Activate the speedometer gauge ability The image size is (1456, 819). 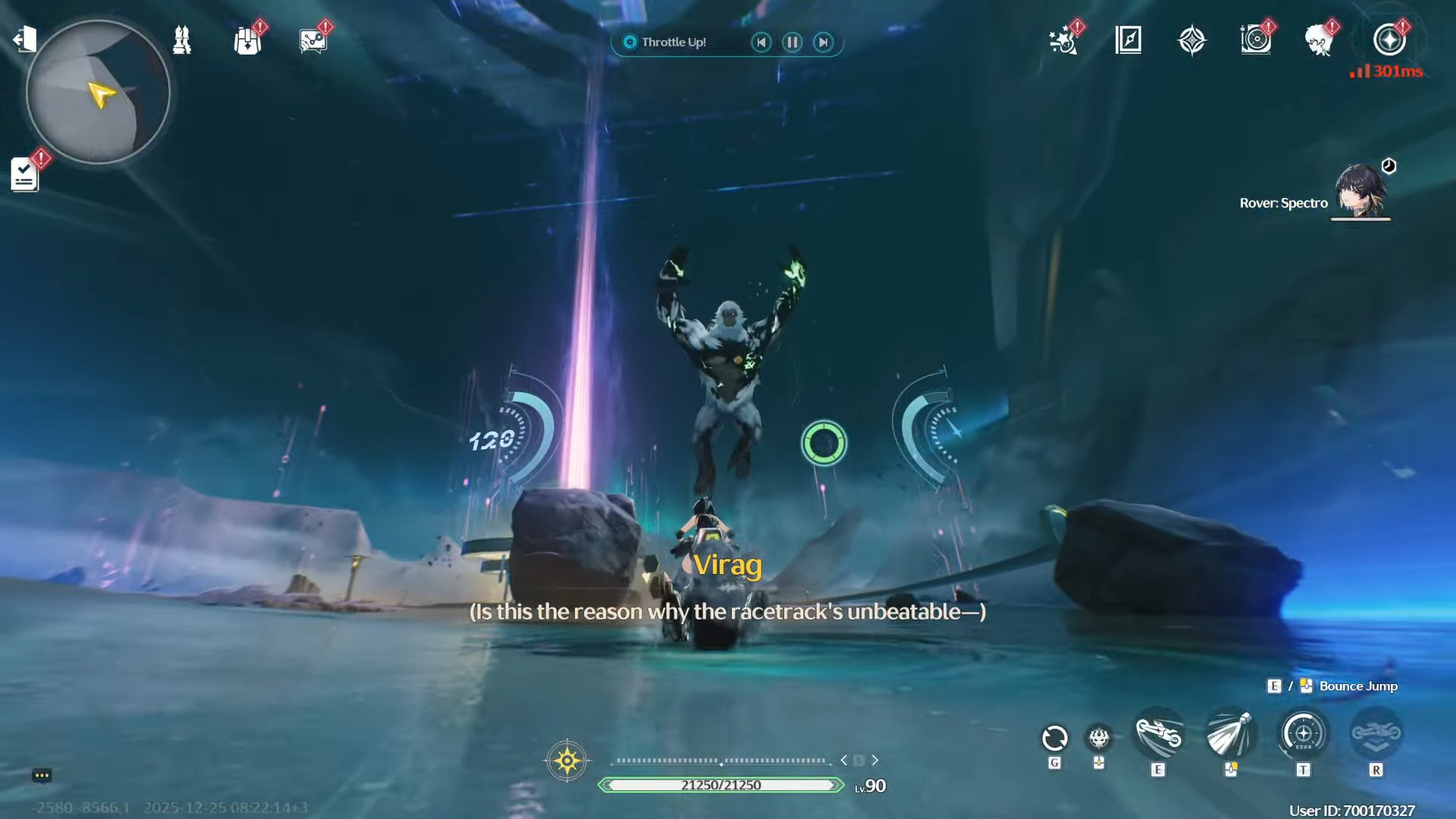coord(1304,734)
